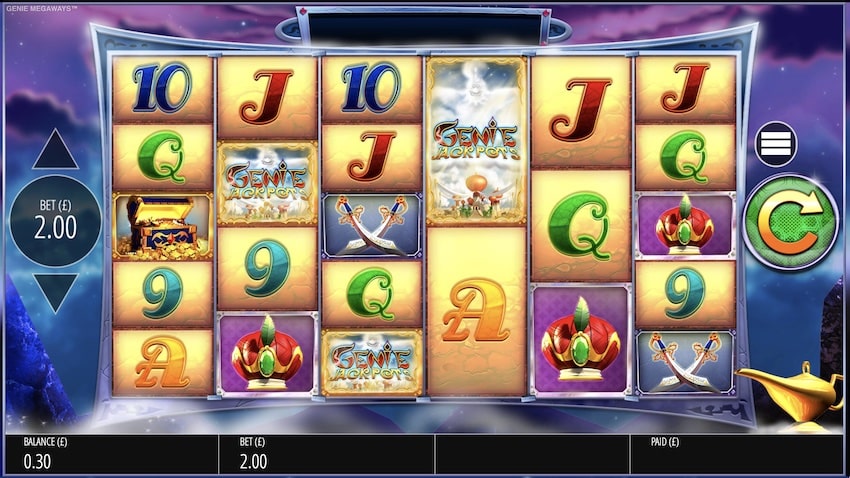850x478 pixels.
Task: Decrease the bet with the down arrow
Action: pyautogui.click(x=55, y=291)
